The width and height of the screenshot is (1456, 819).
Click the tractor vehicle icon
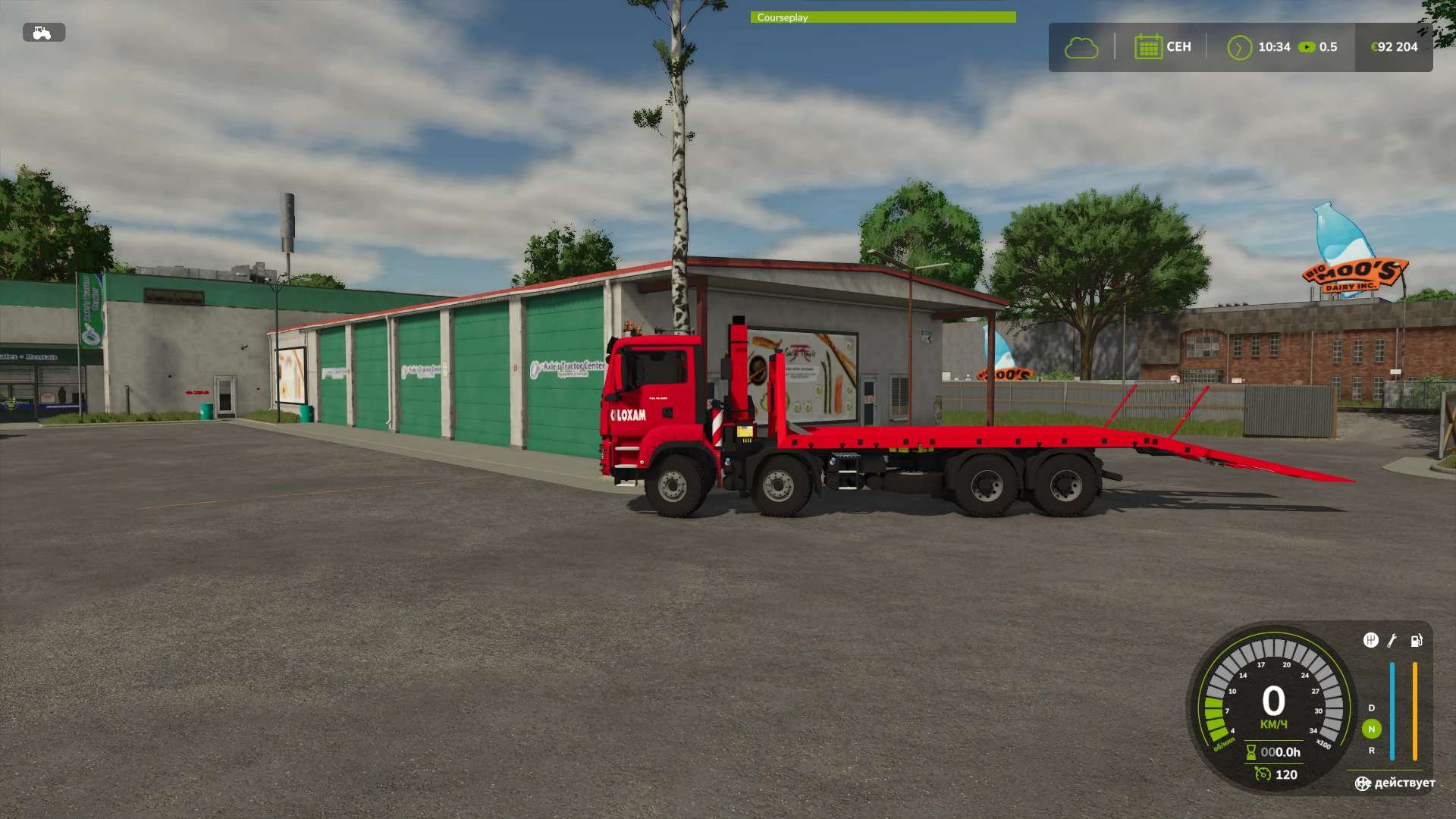43,33
